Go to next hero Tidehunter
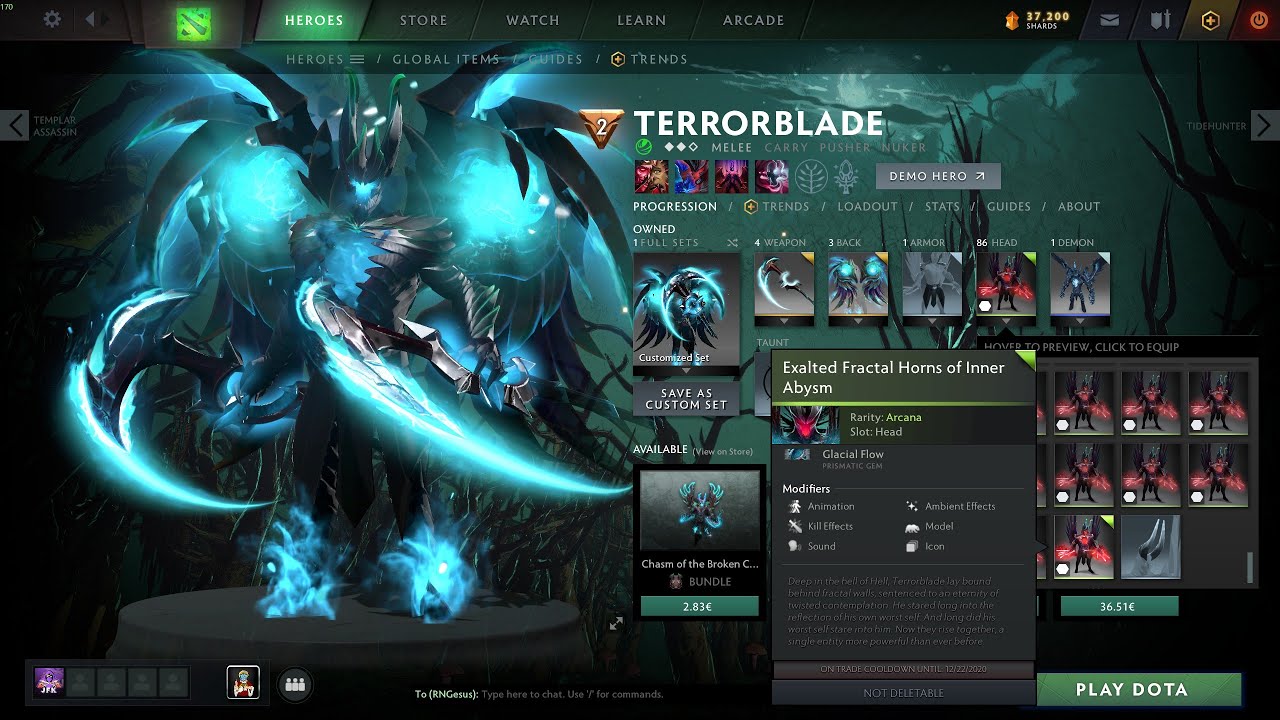1280x720 pixels. click(1263, 126)
